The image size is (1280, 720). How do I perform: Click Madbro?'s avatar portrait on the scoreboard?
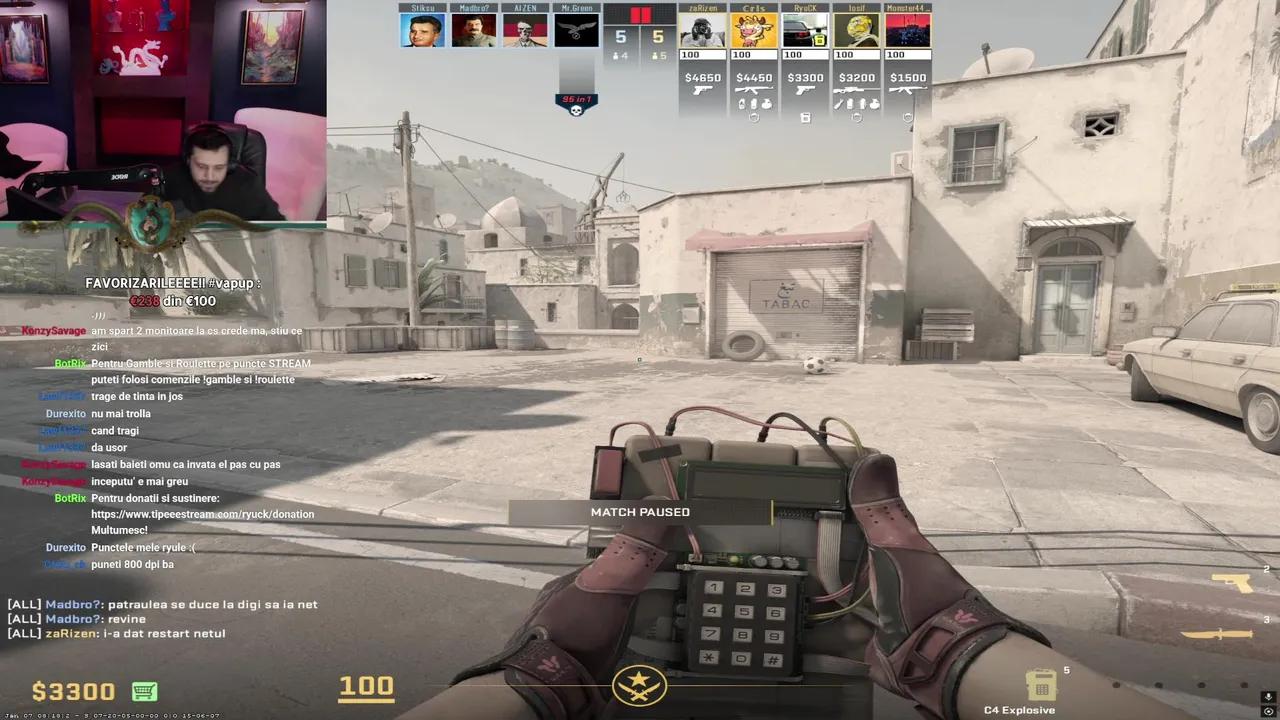(473, 28)
